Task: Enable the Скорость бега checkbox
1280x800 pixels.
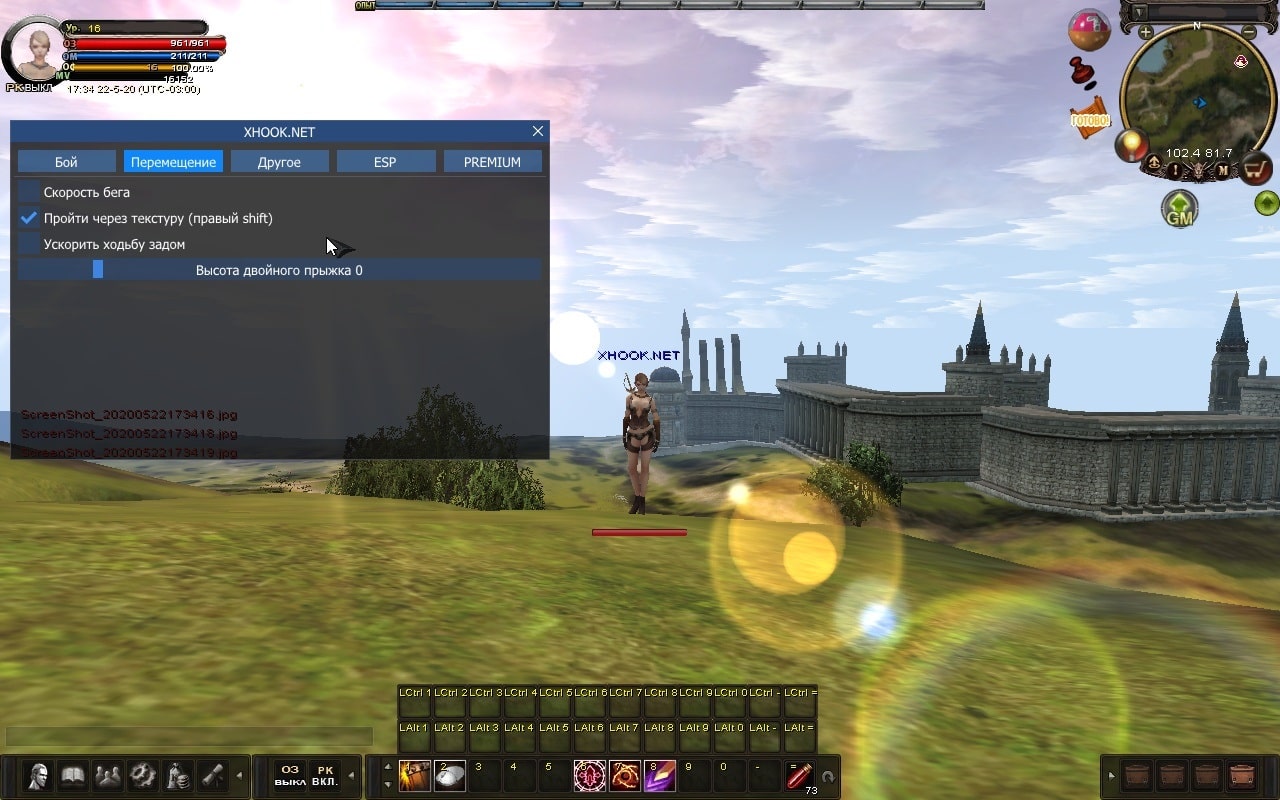Action: 30,192
